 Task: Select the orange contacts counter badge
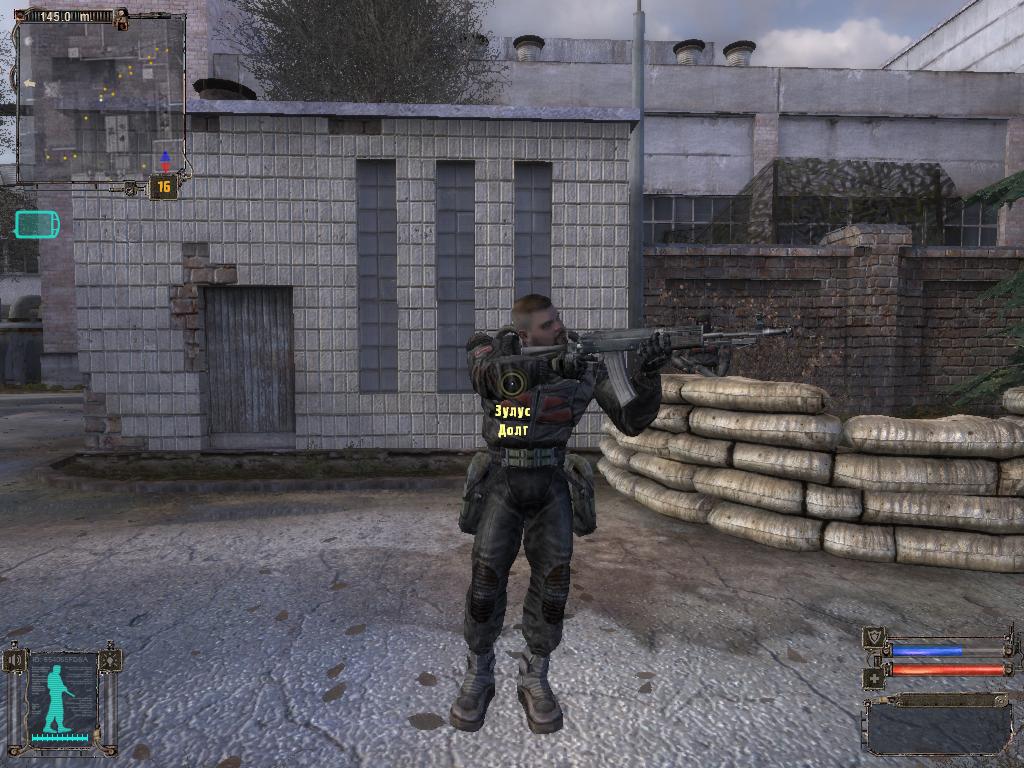pos(163,187)
